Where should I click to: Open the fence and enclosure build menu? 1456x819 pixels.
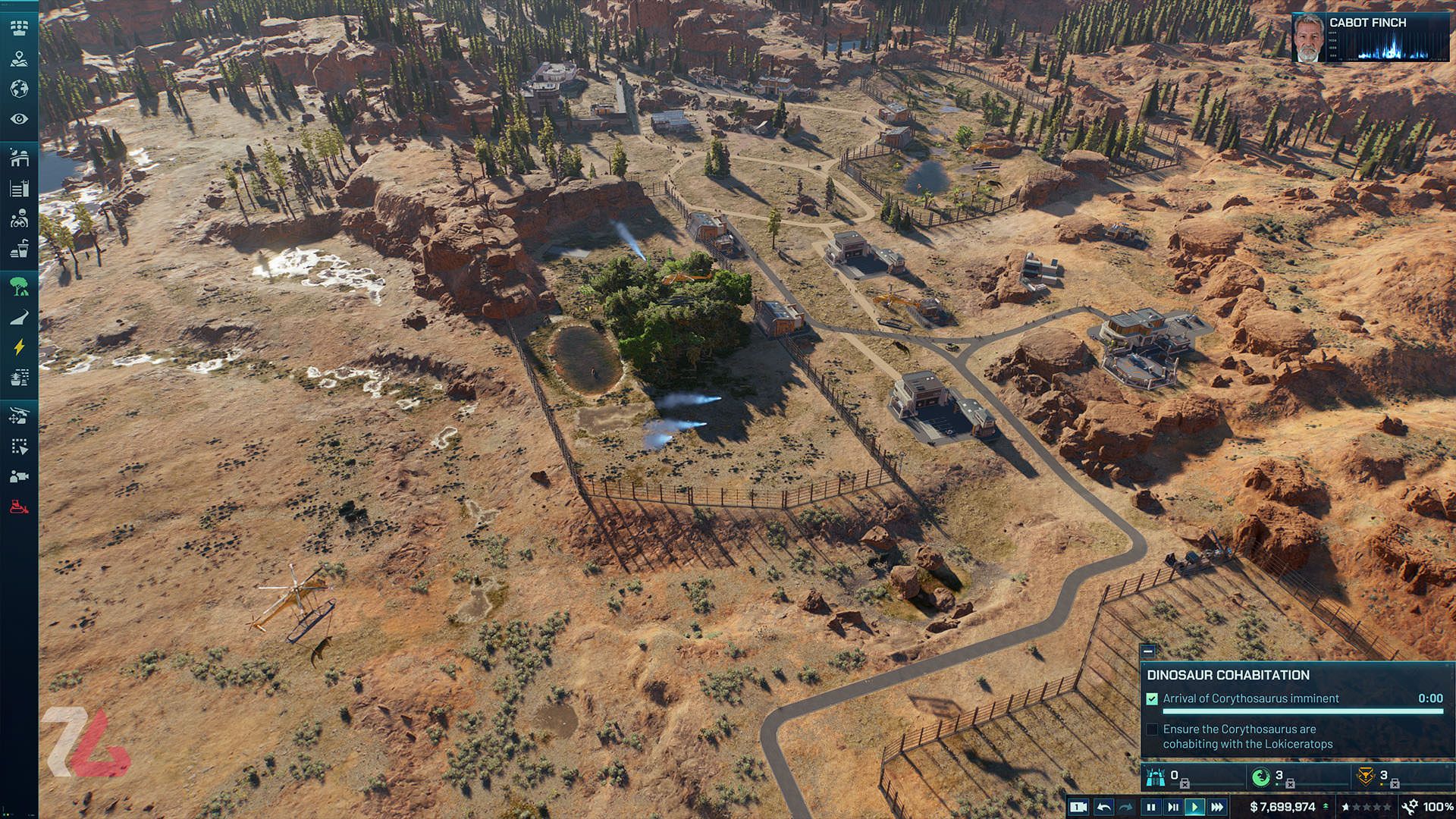click(x=19, y=158)
